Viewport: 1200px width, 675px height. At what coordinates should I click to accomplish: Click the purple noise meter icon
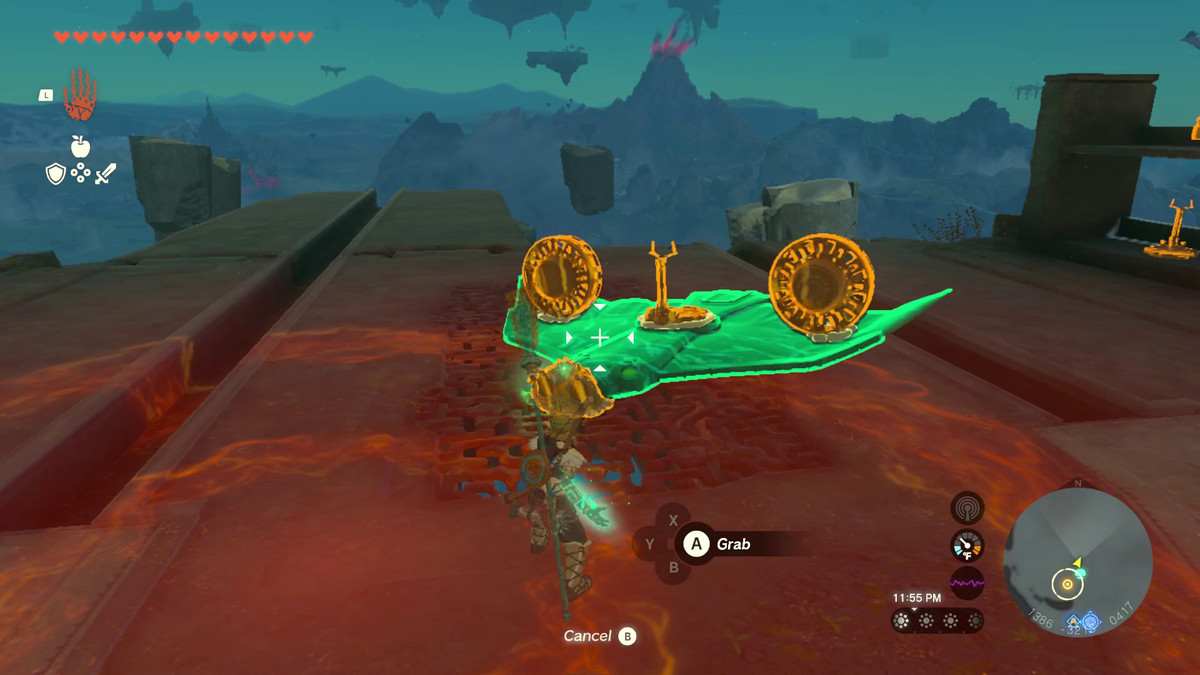pos(967,582)
